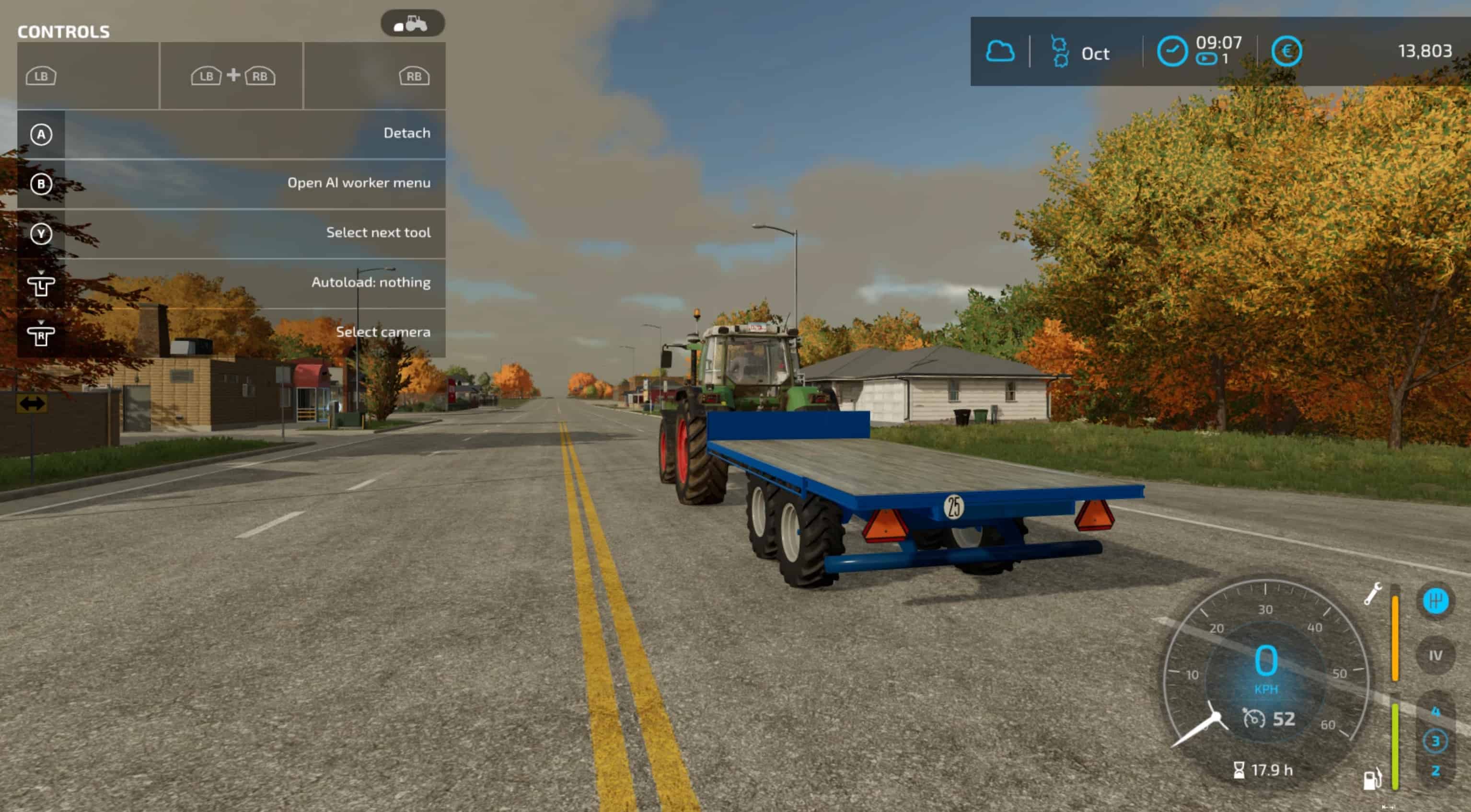Image resolution: width=1471 pixels, height=812 pixels.
Task: Click the clock icon beside the time
Action: [1172, 51]
